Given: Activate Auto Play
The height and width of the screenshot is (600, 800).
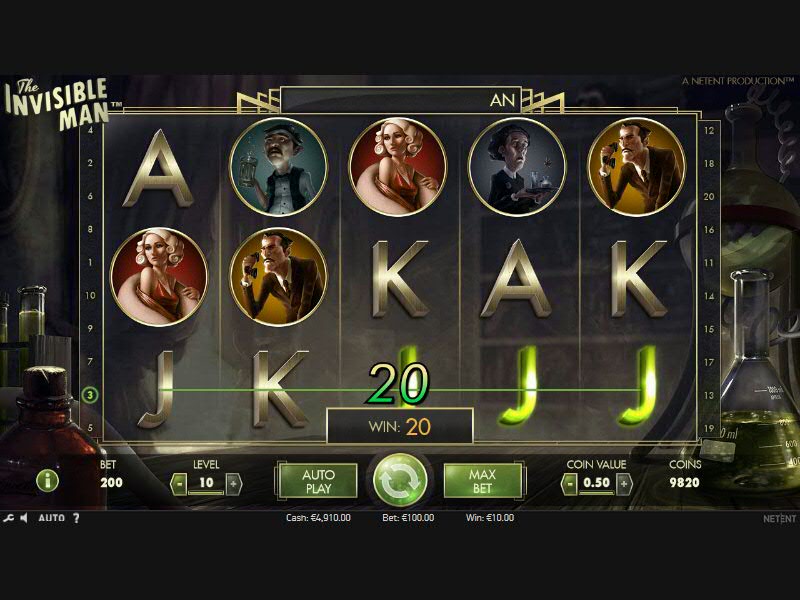Looking at the screenshot, I should click(317, 481).
